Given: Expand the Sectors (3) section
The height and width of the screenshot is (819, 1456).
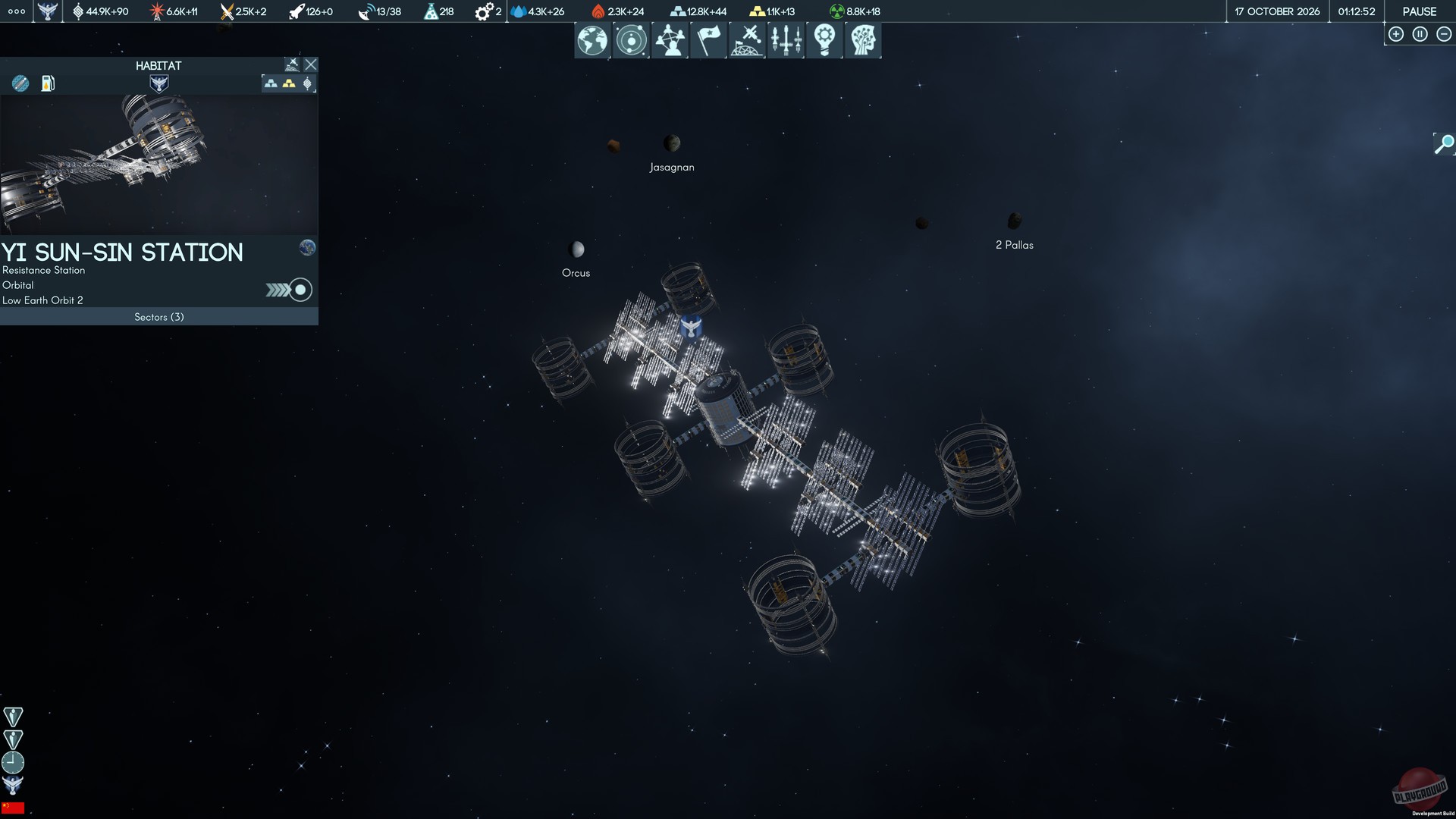Looking at the screenshot, I should click(x=158, y=317).
